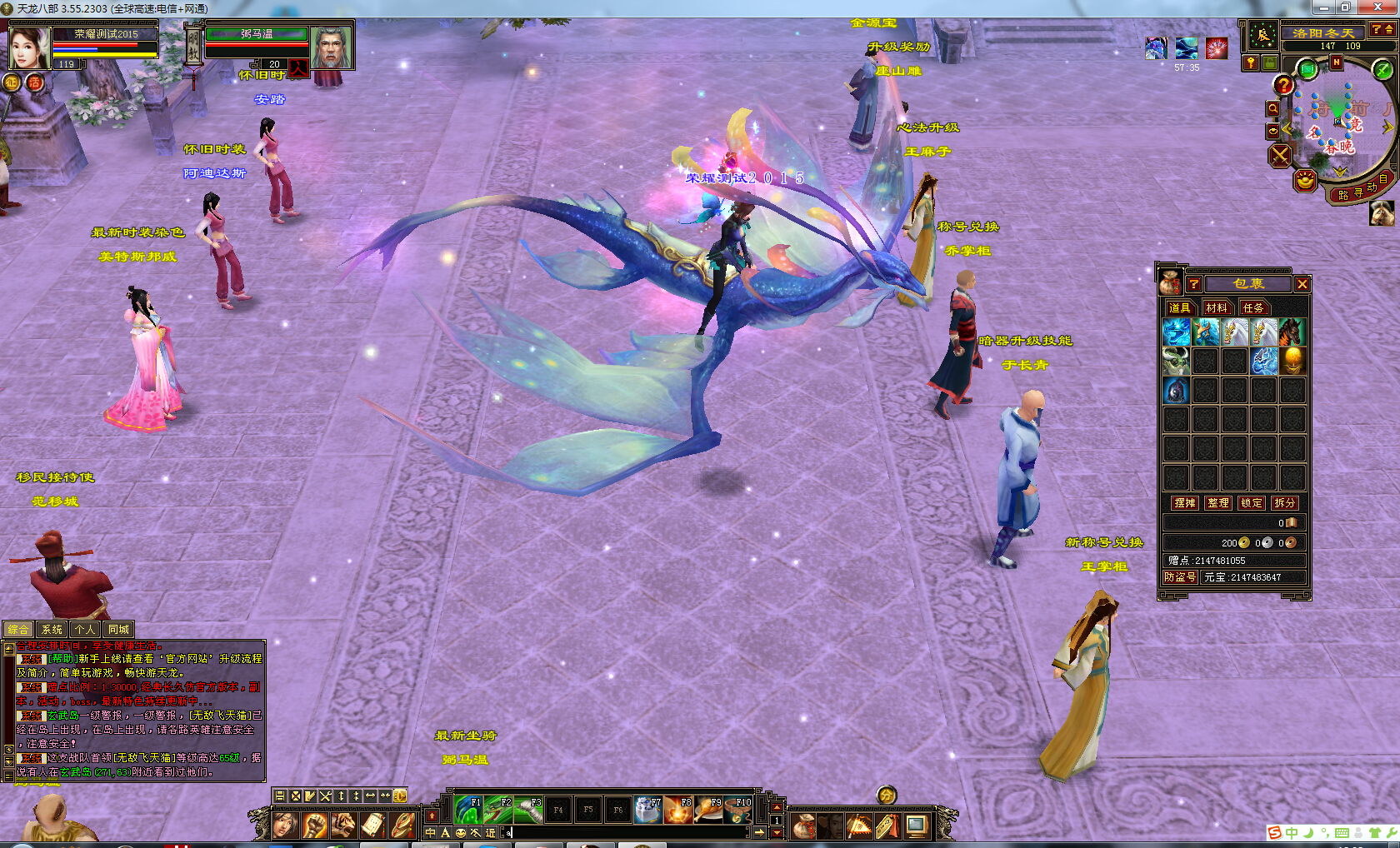Open the 任务 tab in the bag
The height and width of the screenshot is (848, 1400).
(x=1252, y=308)
